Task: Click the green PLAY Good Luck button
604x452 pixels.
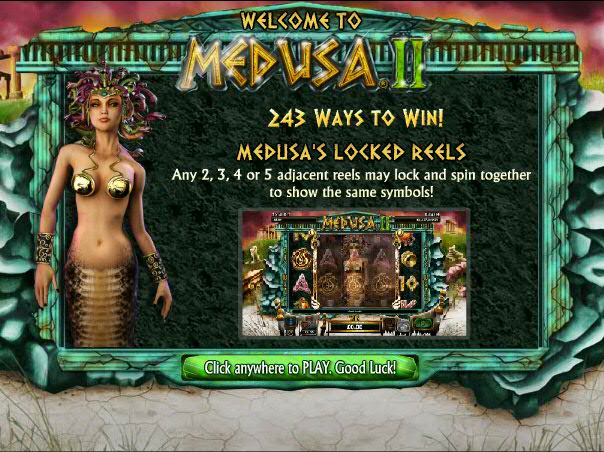Action: click(300, 368)
